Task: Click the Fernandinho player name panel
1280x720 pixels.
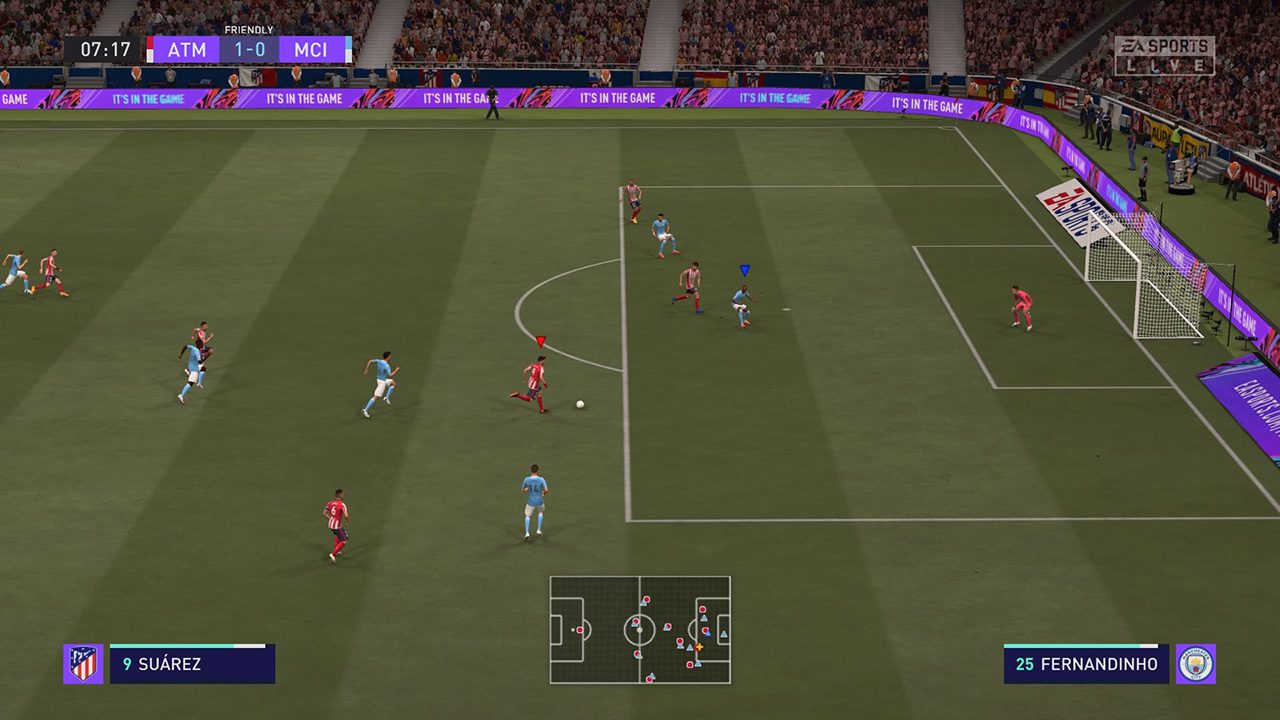Action: (1086, 664)
